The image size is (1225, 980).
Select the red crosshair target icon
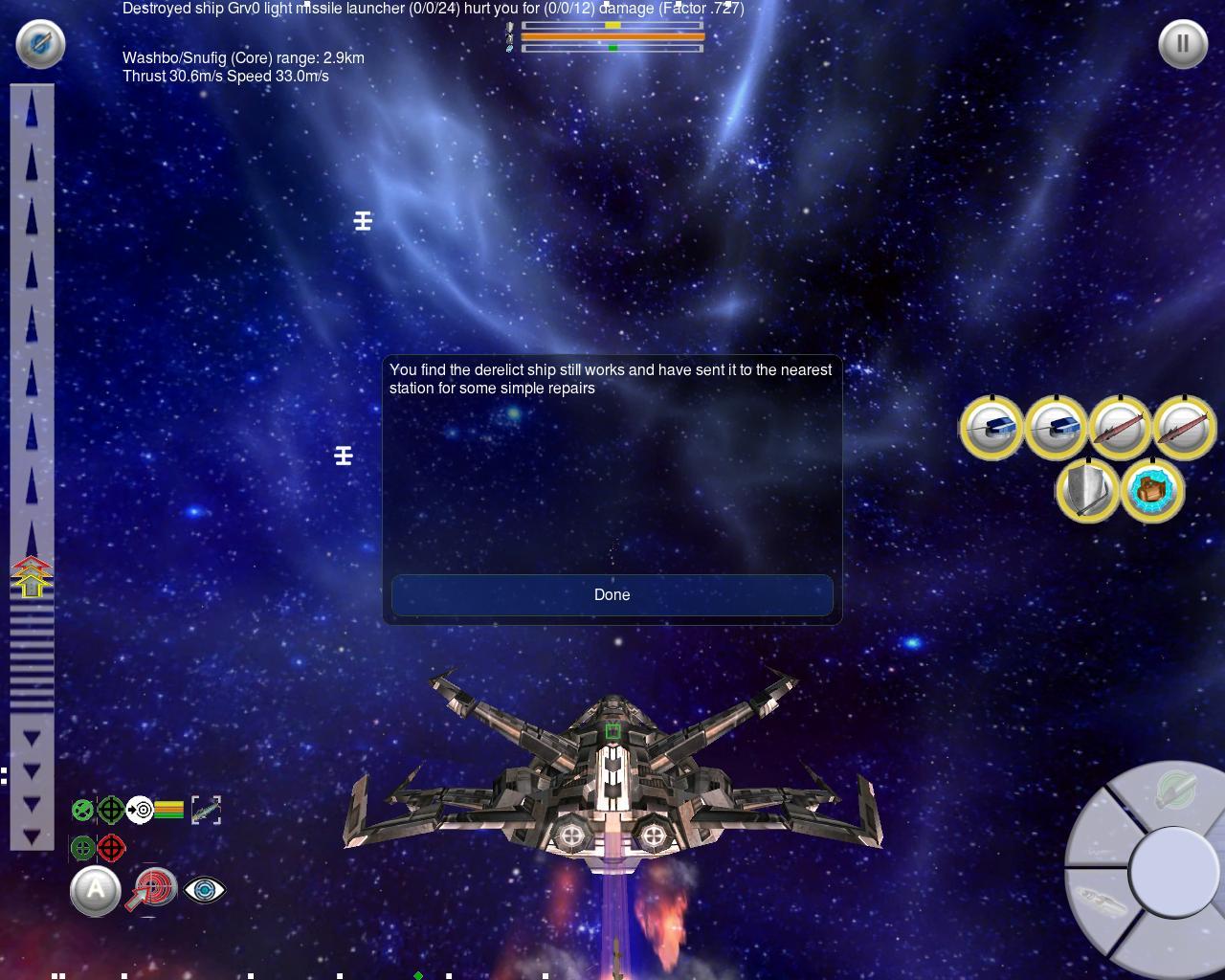click(x=112, y=848)
